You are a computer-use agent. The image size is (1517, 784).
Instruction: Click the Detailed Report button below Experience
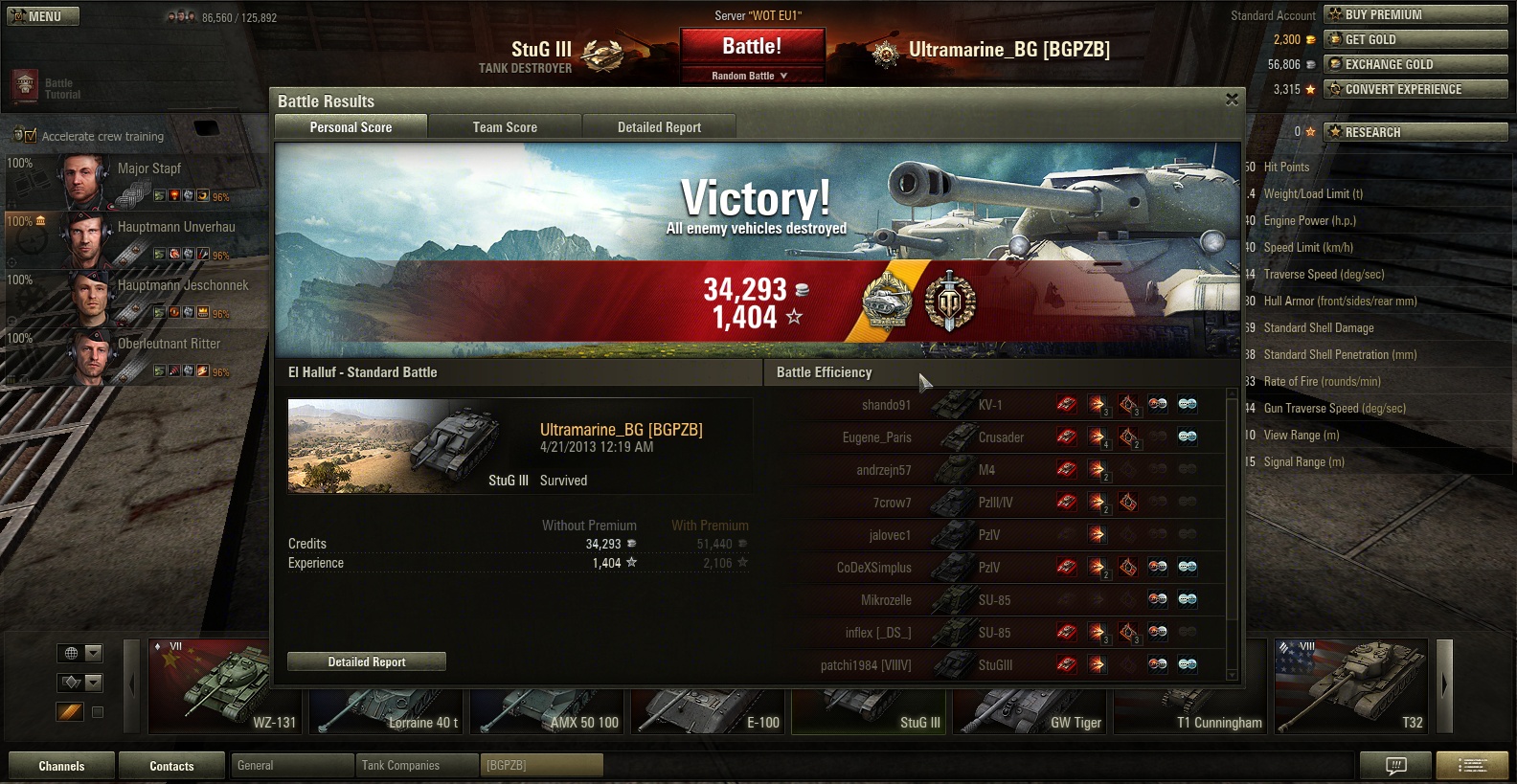click(367, 661)
